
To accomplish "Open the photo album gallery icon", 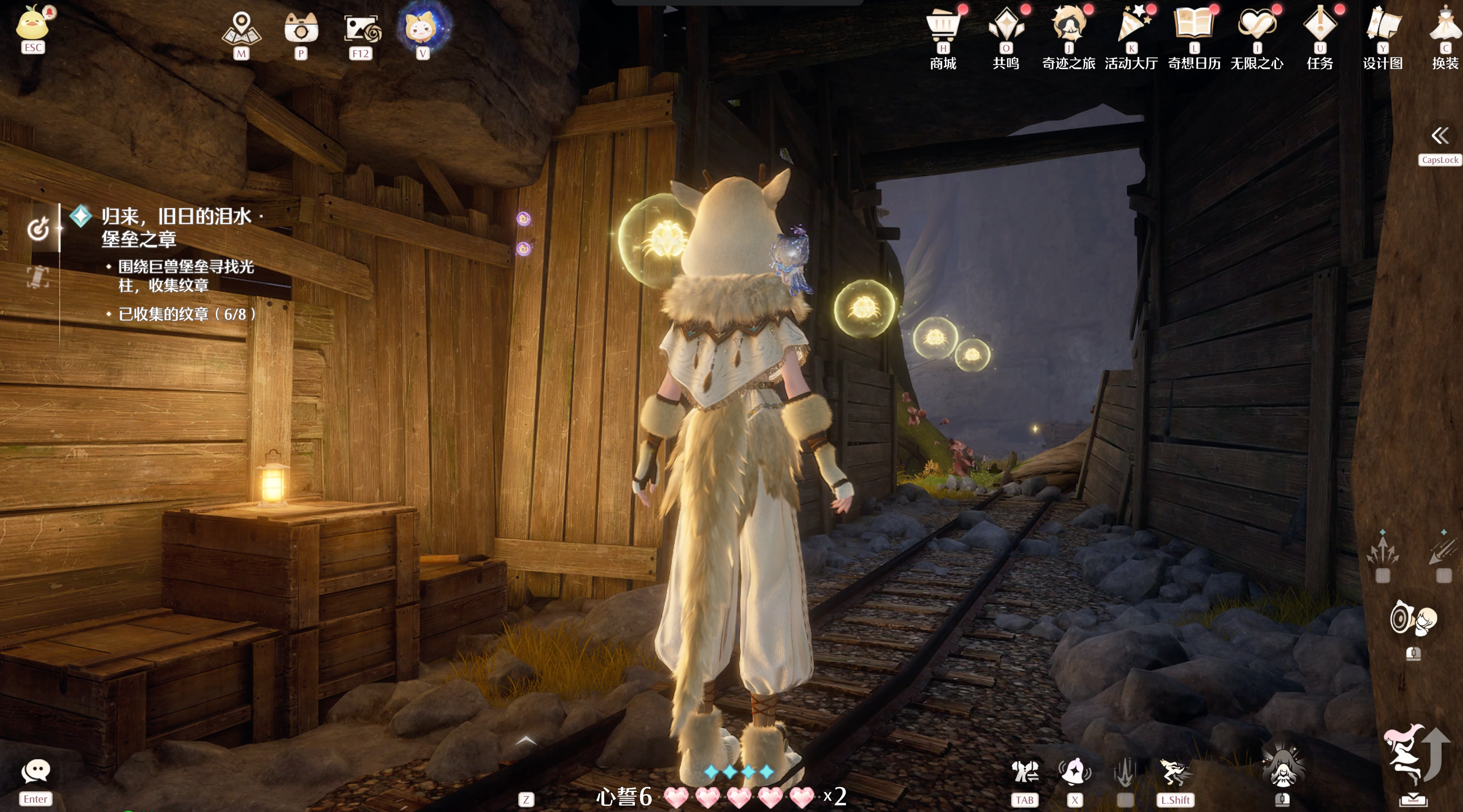I will coord(362,28).
